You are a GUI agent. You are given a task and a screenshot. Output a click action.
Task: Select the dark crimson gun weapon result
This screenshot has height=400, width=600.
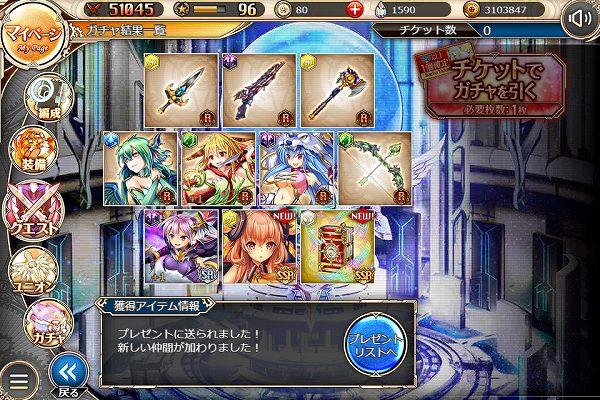point(260,89)
